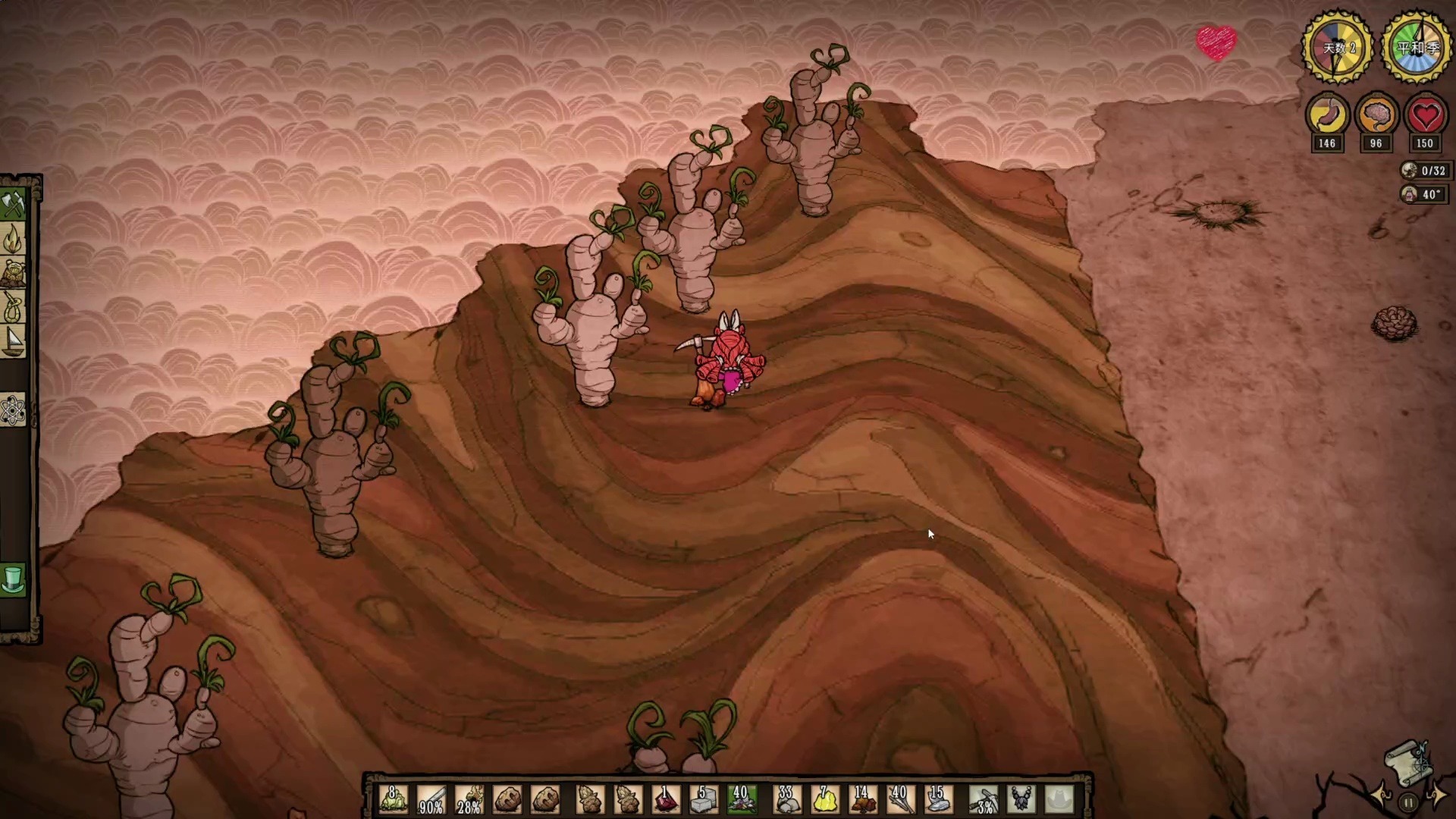Open the Science atom crafting tab
This screenshot has height=819, width=1456.
[14, 410]
